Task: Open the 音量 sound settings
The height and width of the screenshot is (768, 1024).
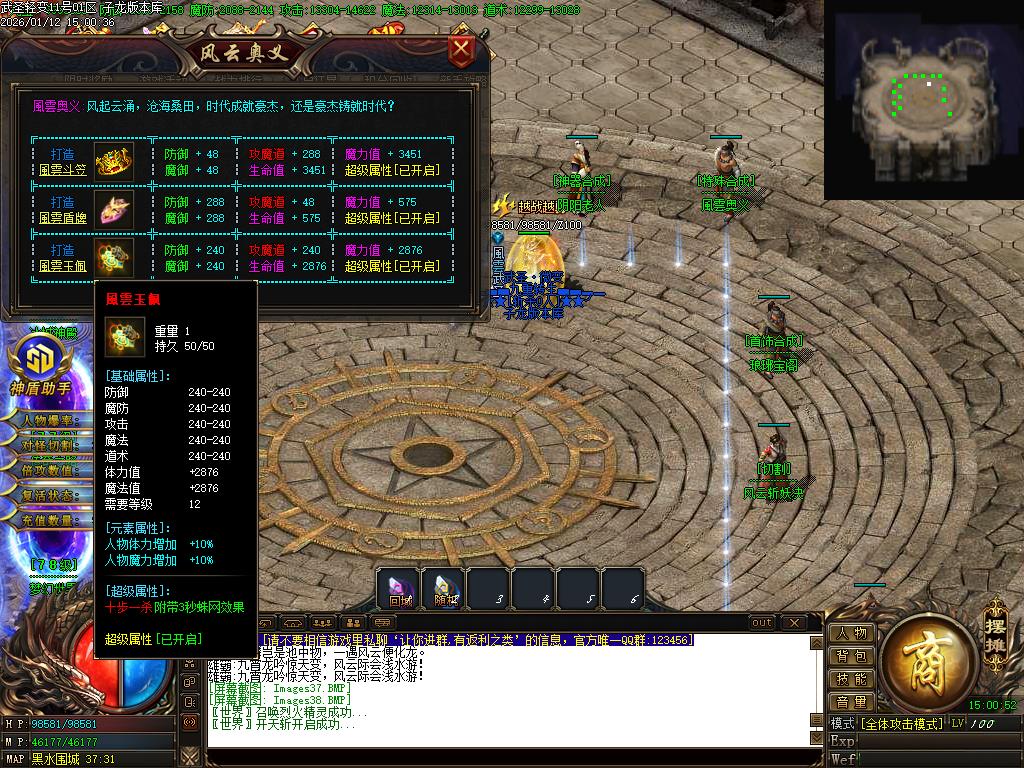Action: [851, 702]
